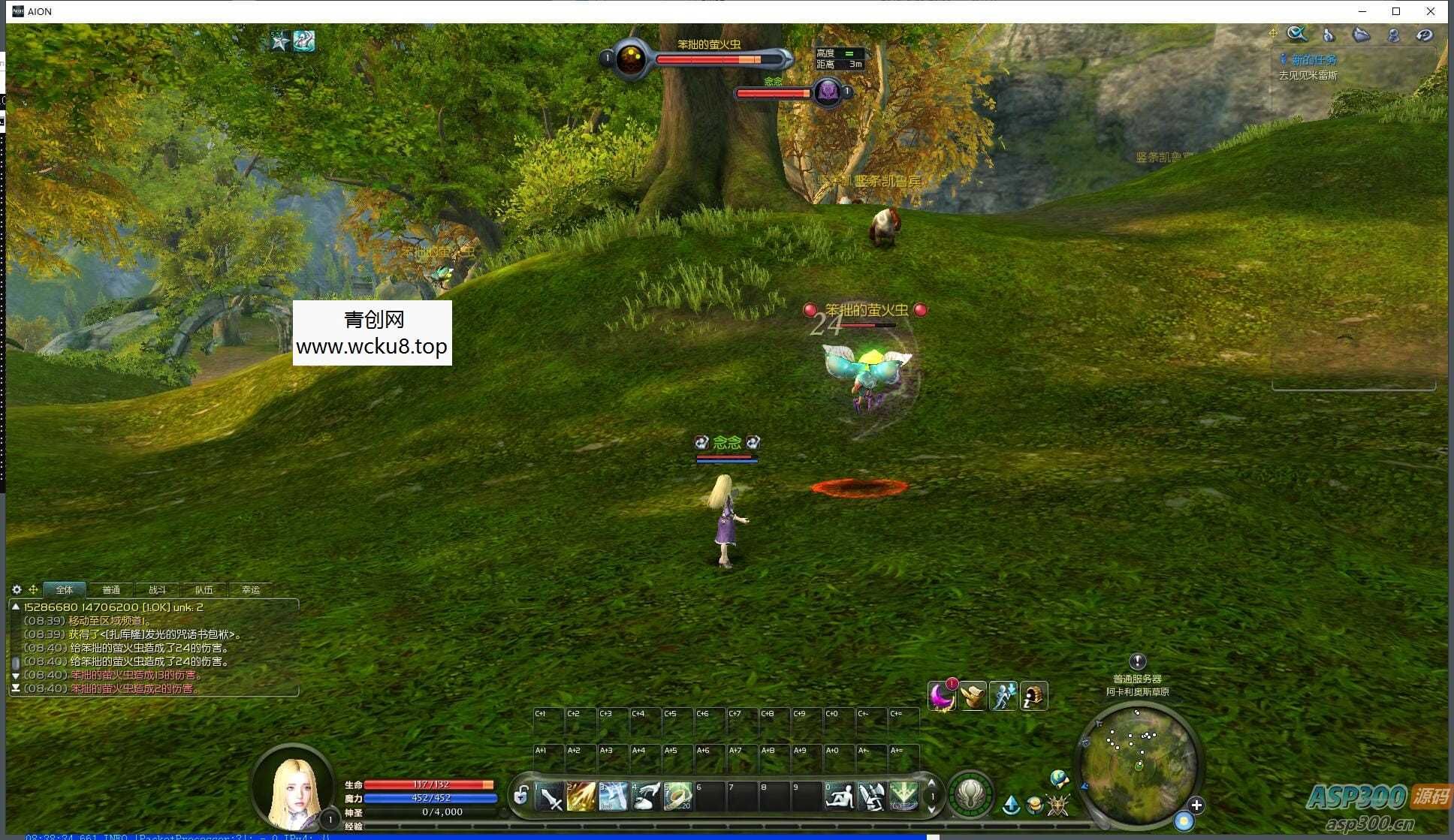Open the winged emblem main menu button
Screen dimensions: 1454x840
(x=970, y=794)
